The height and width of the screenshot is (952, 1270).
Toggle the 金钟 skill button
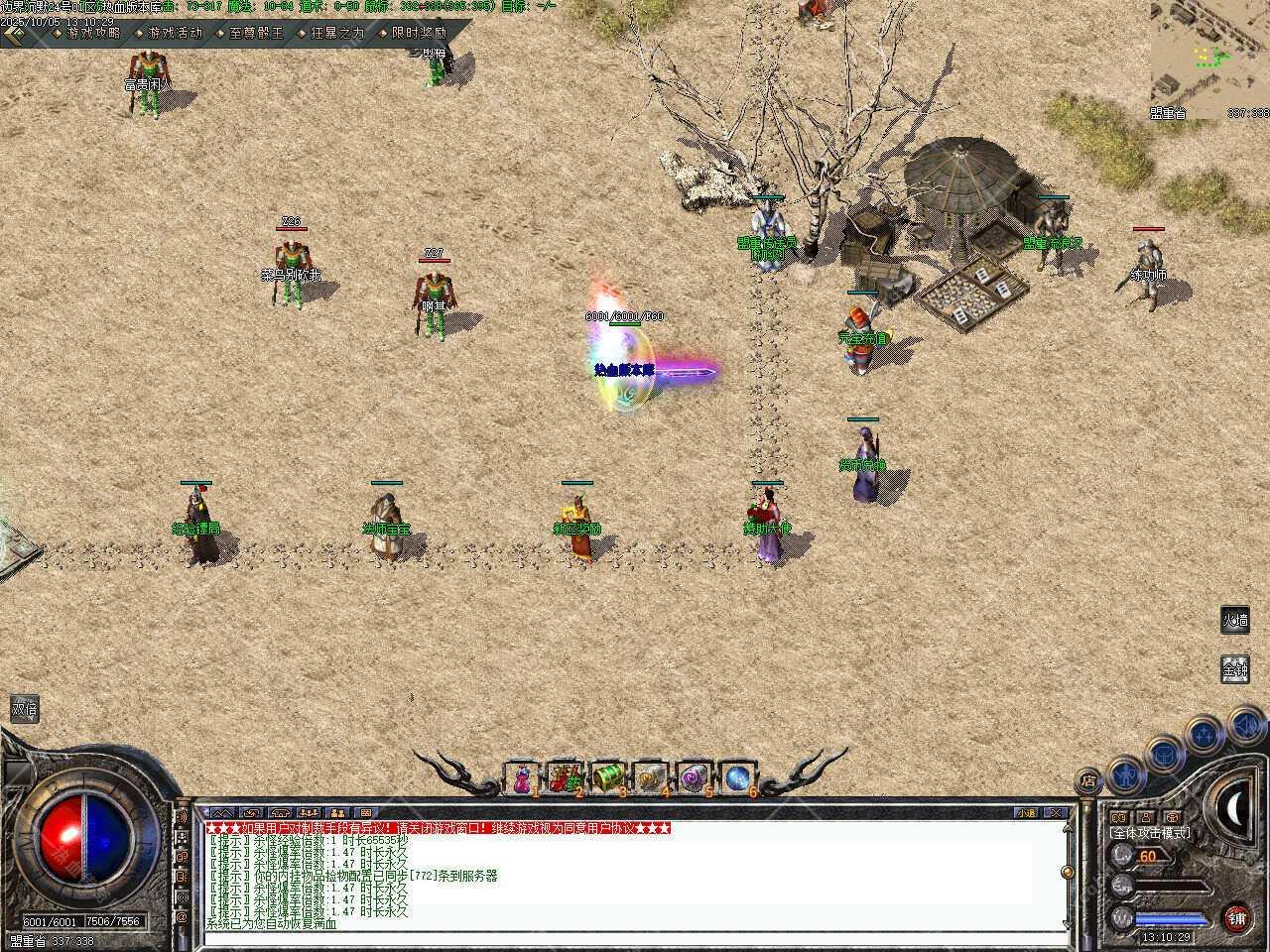point(1234,669)
